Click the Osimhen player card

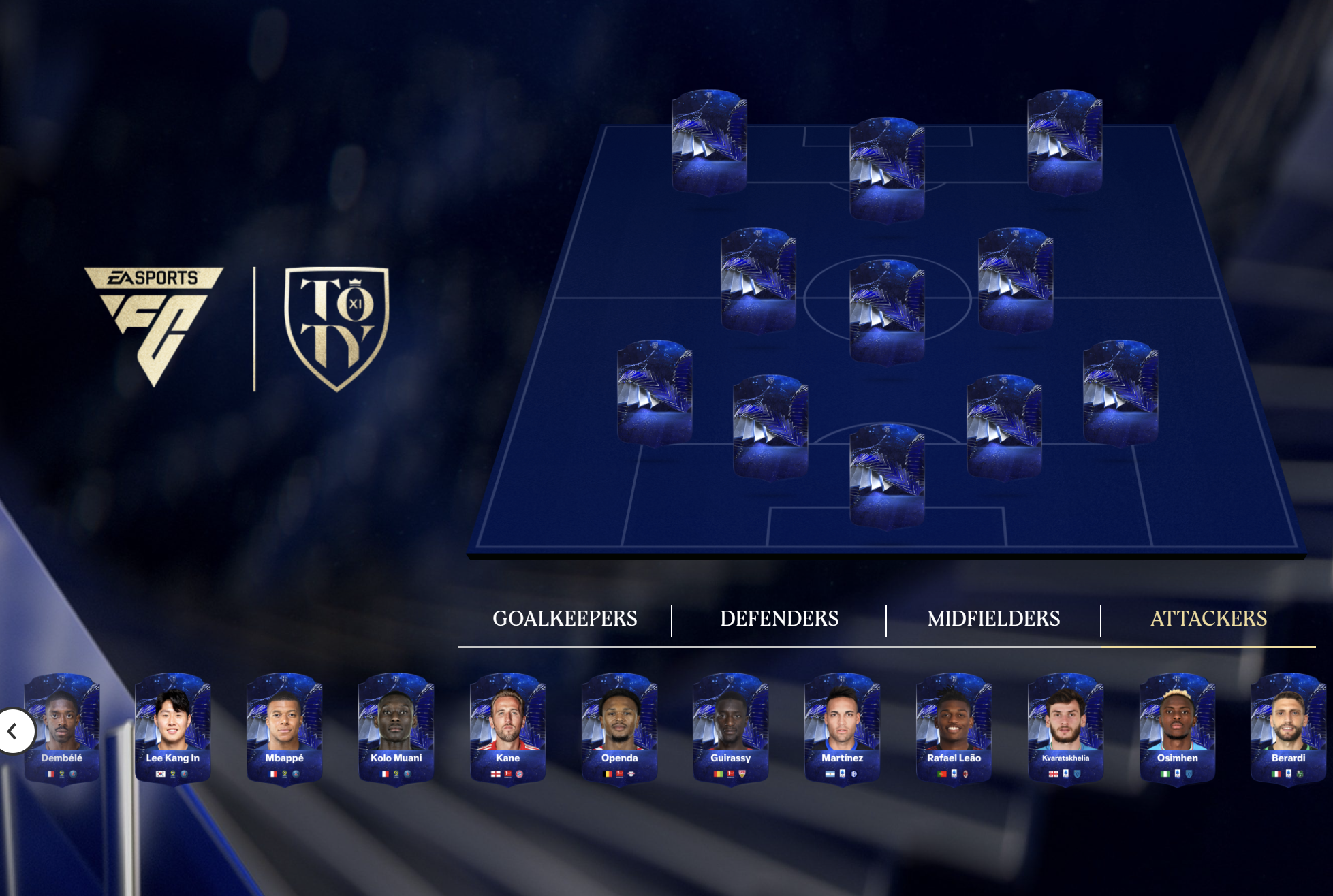(1178, 729)
